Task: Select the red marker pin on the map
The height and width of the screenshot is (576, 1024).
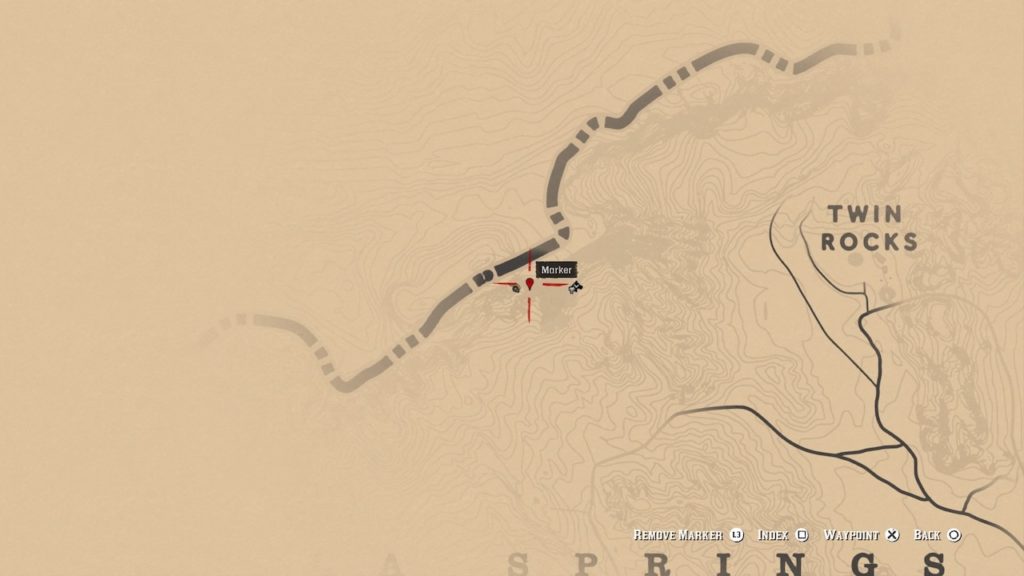Action: click(x=529, y=284)
